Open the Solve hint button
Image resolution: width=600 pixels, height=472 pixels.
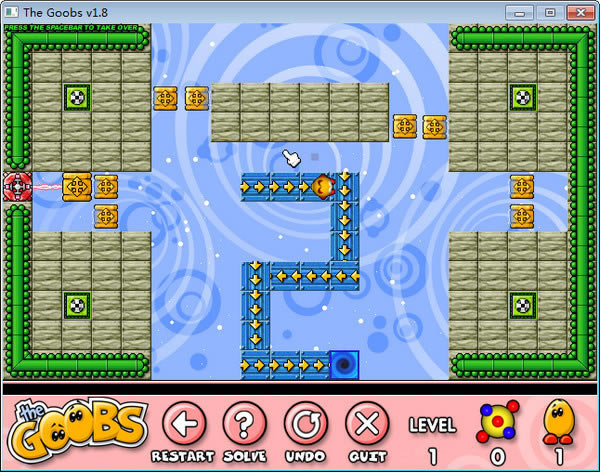[243, 422]
